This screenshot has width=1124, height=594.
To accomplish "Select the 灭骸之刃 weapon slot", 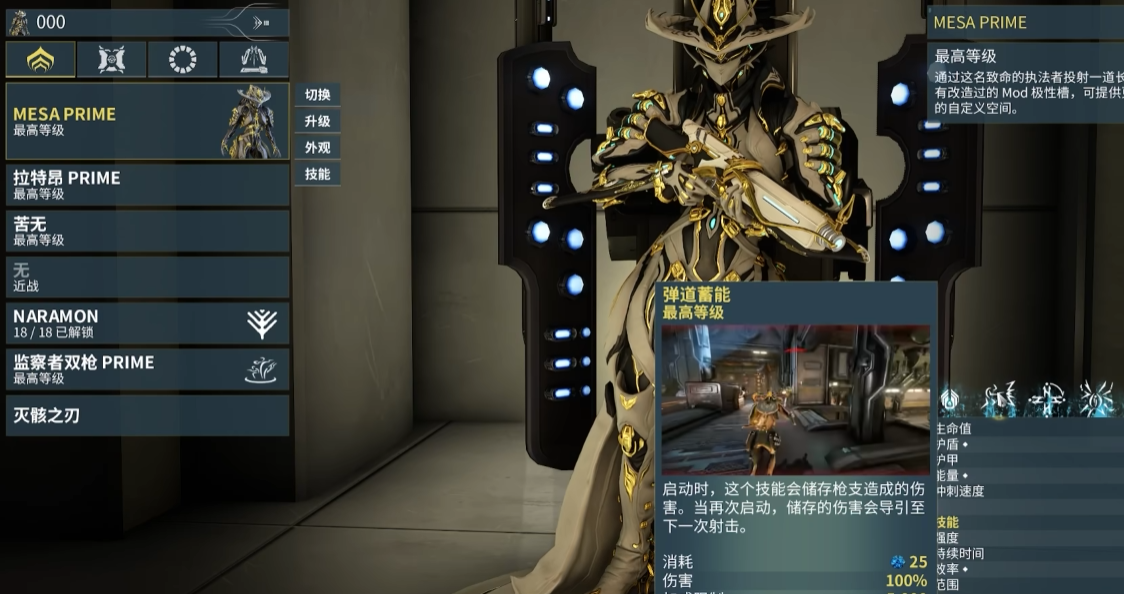I will (147, 415).
